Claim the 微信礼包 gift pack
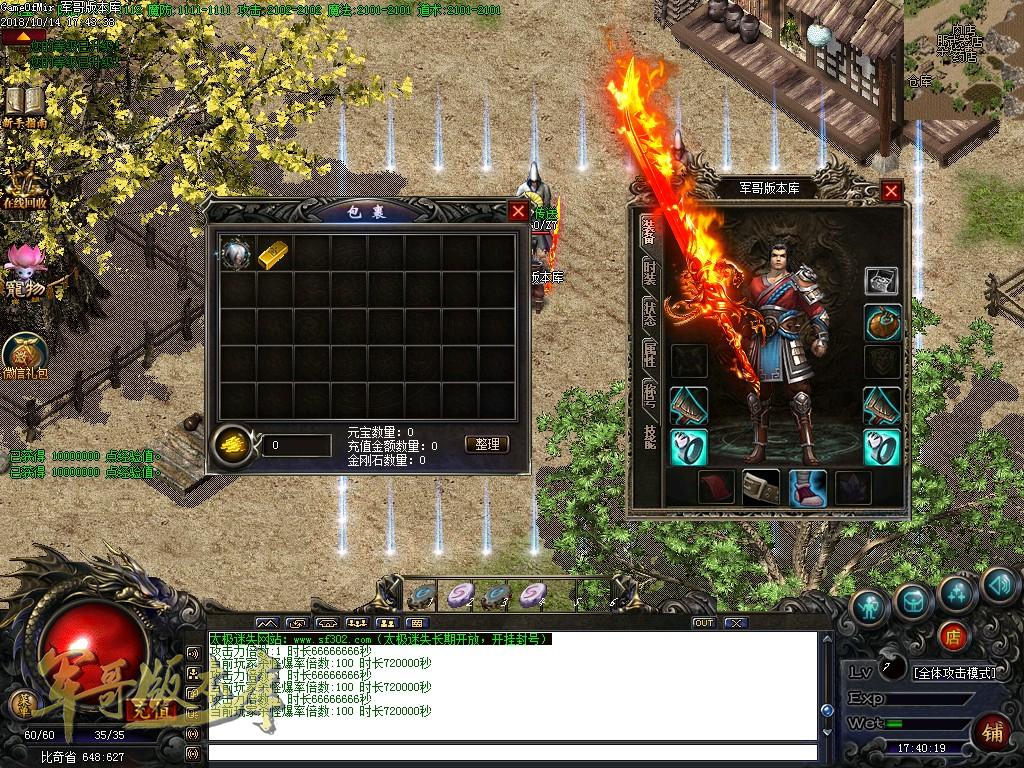The height and width of the screenshot is (768, 1024). (25, 355)
